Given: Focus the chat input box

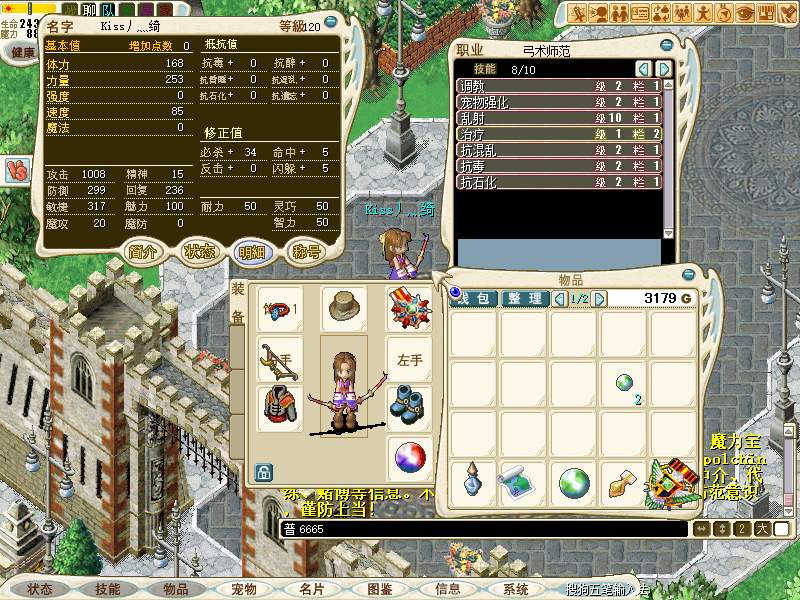Looking at the screenshot, I should pos(480,528).
